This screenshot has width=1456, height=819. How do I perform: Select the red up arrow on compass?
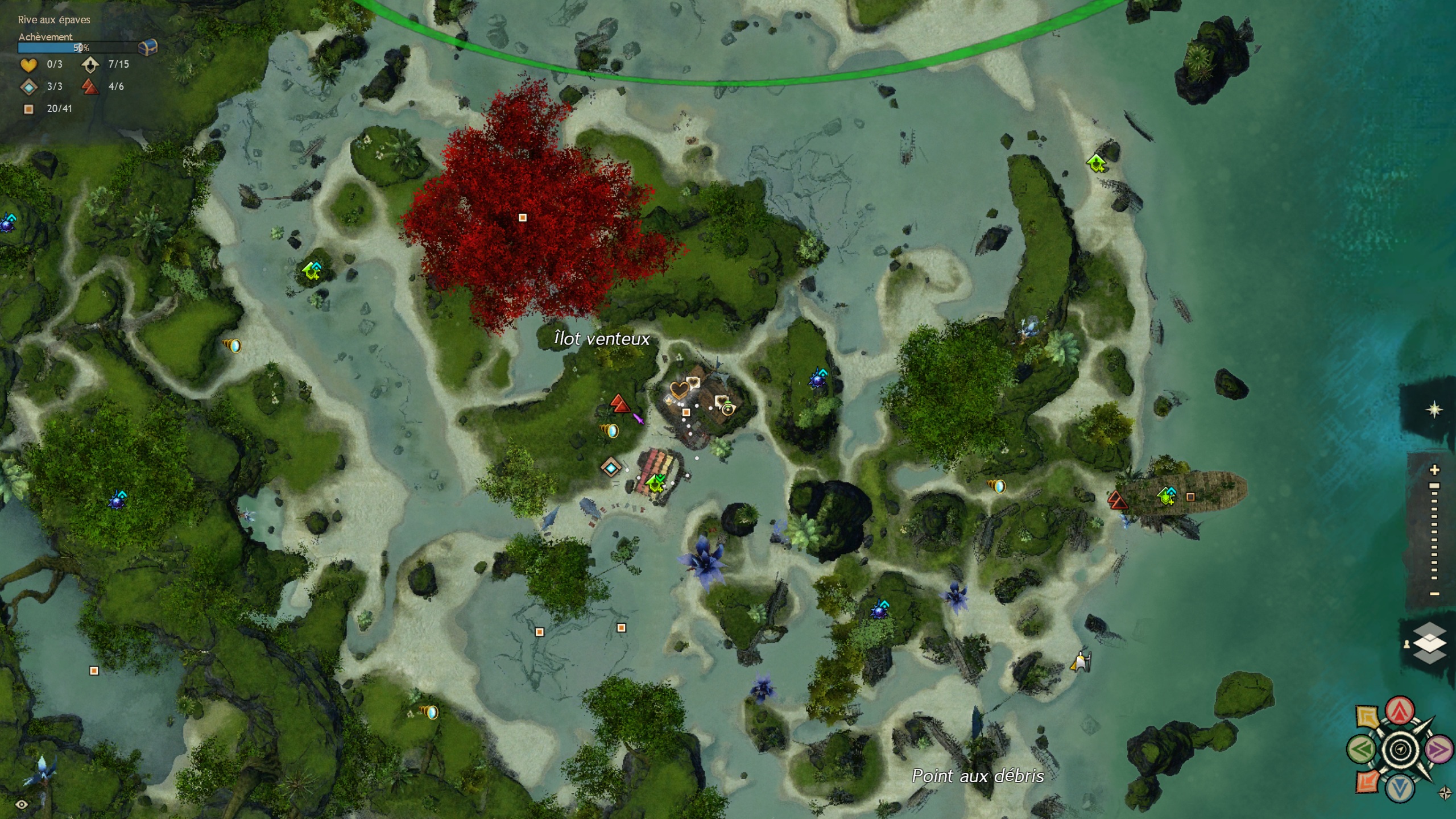click(1400, 710)
